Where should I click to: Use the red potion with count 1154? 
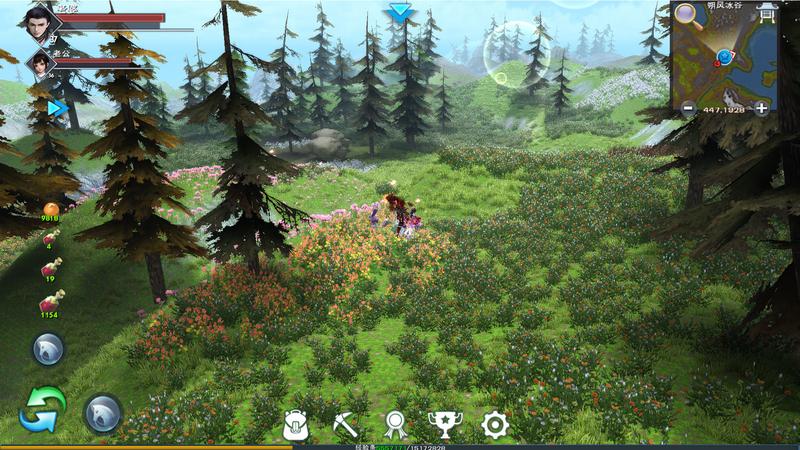coord(50,301)
